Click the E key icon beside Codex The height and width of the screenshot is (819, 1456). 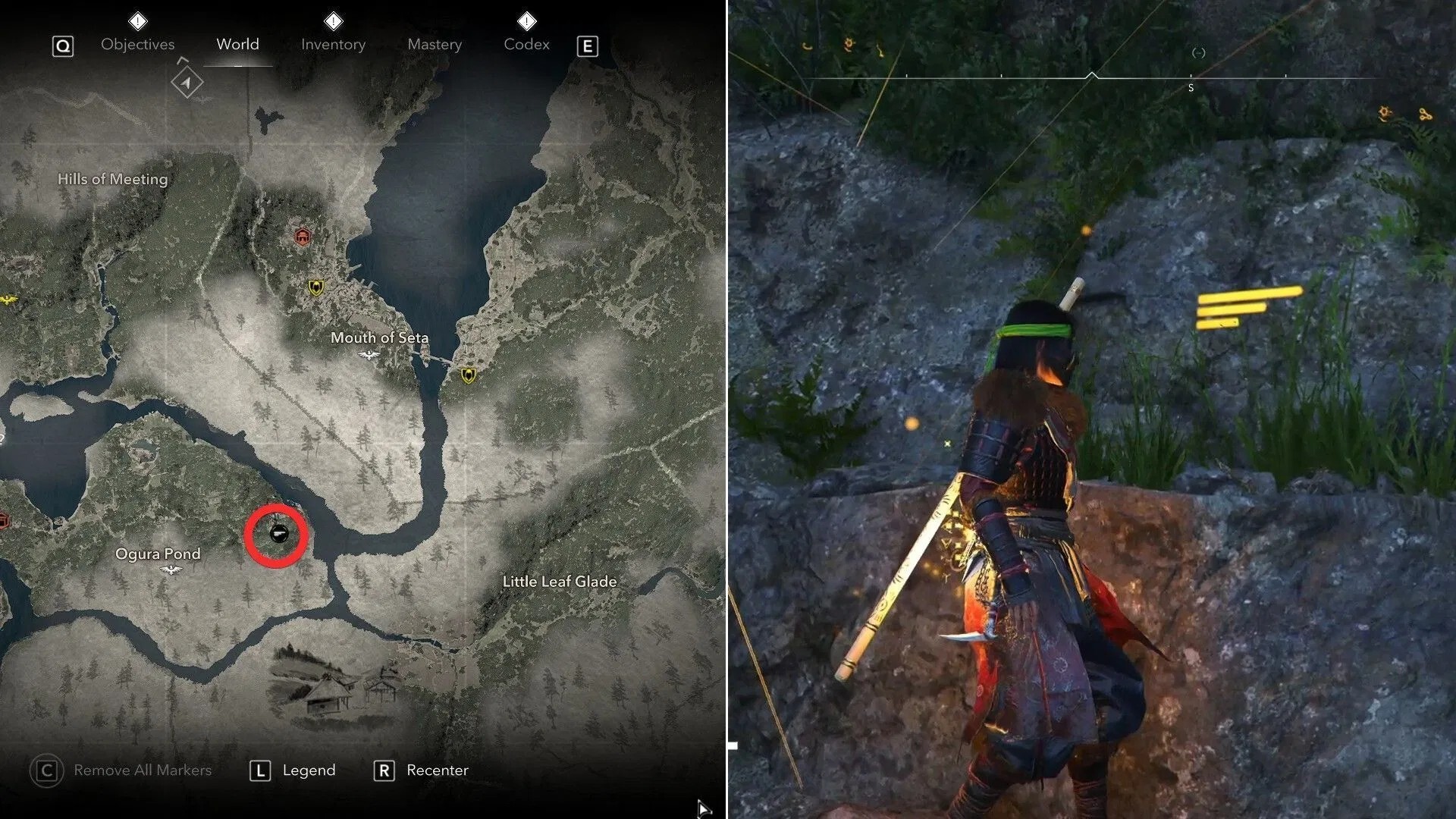point(587,45)
